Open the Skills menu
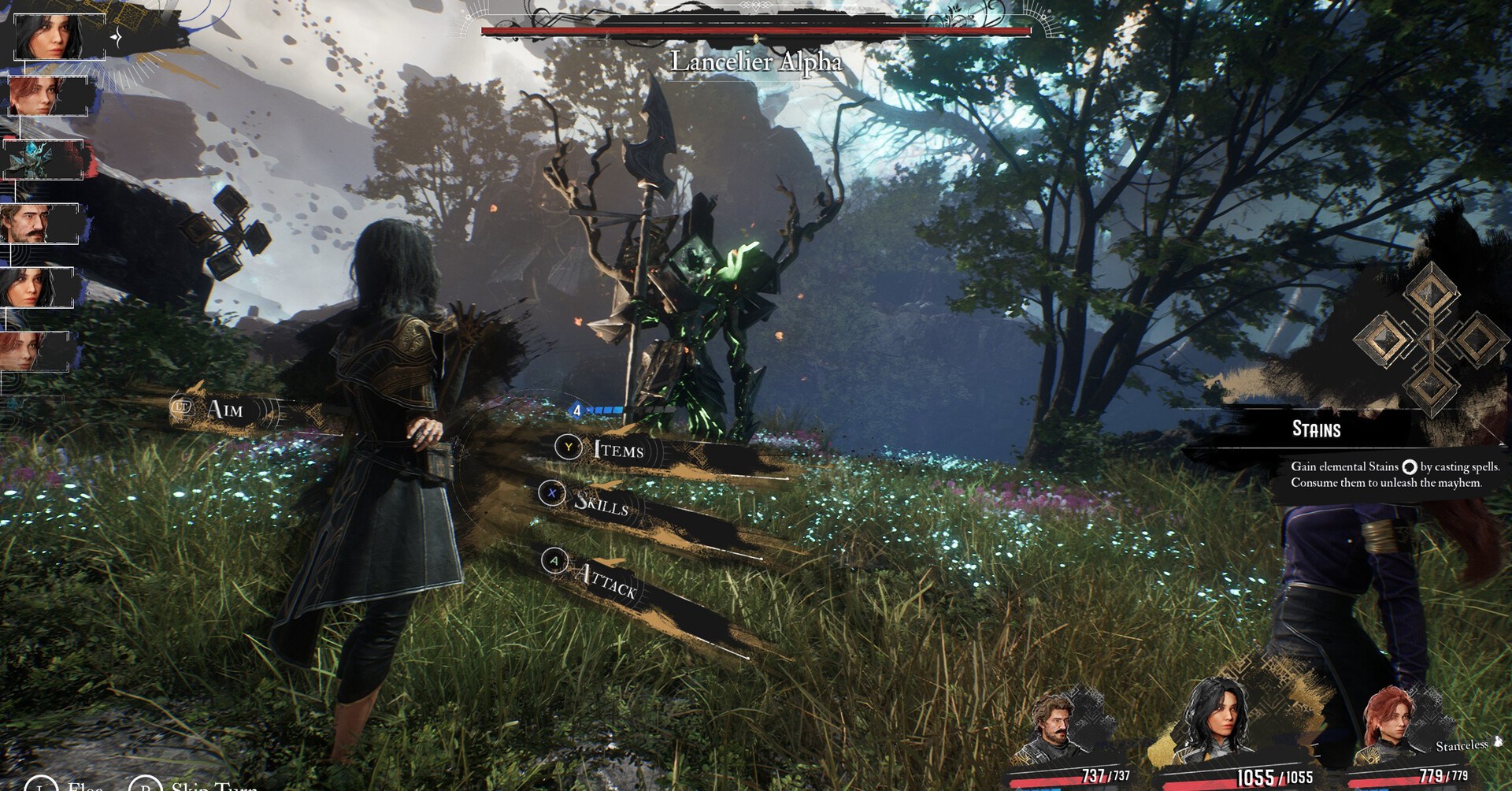The height and width of the screenshot is (791, 1512). [601, 503]
